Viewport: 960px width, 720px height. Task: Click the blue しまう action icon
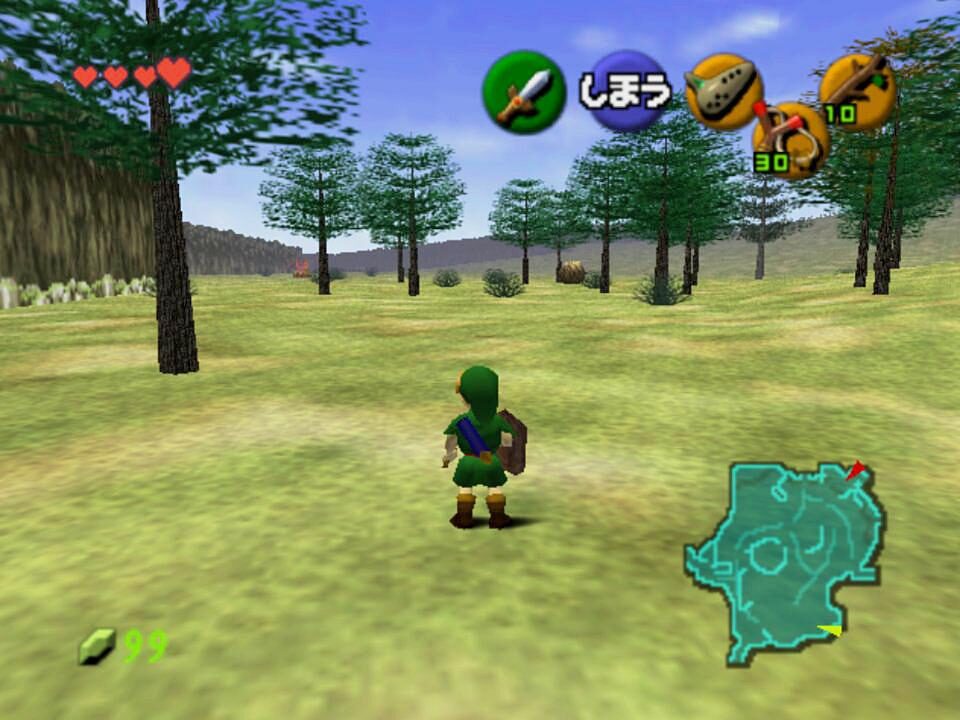(x=624, y=91)
